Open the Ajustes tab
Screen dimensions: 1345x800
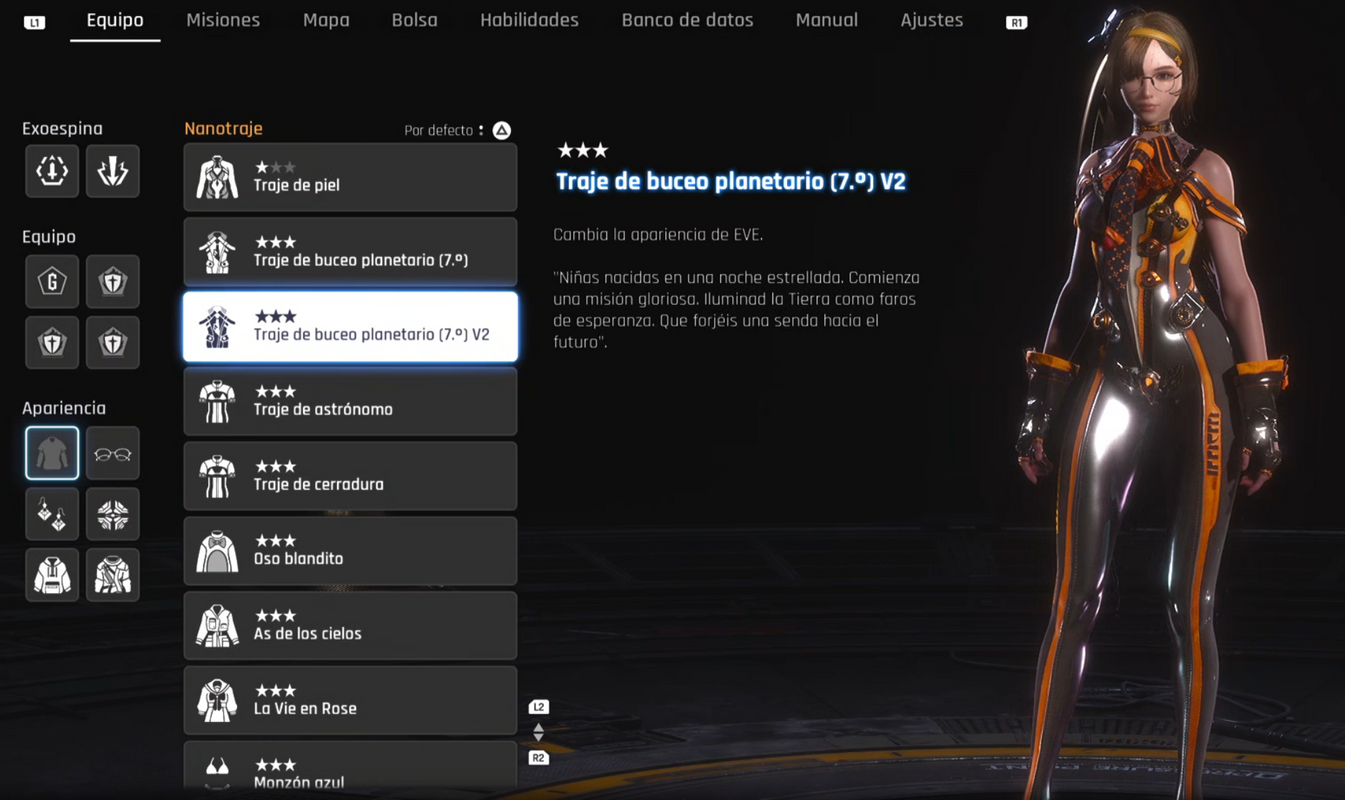[931, 19]
